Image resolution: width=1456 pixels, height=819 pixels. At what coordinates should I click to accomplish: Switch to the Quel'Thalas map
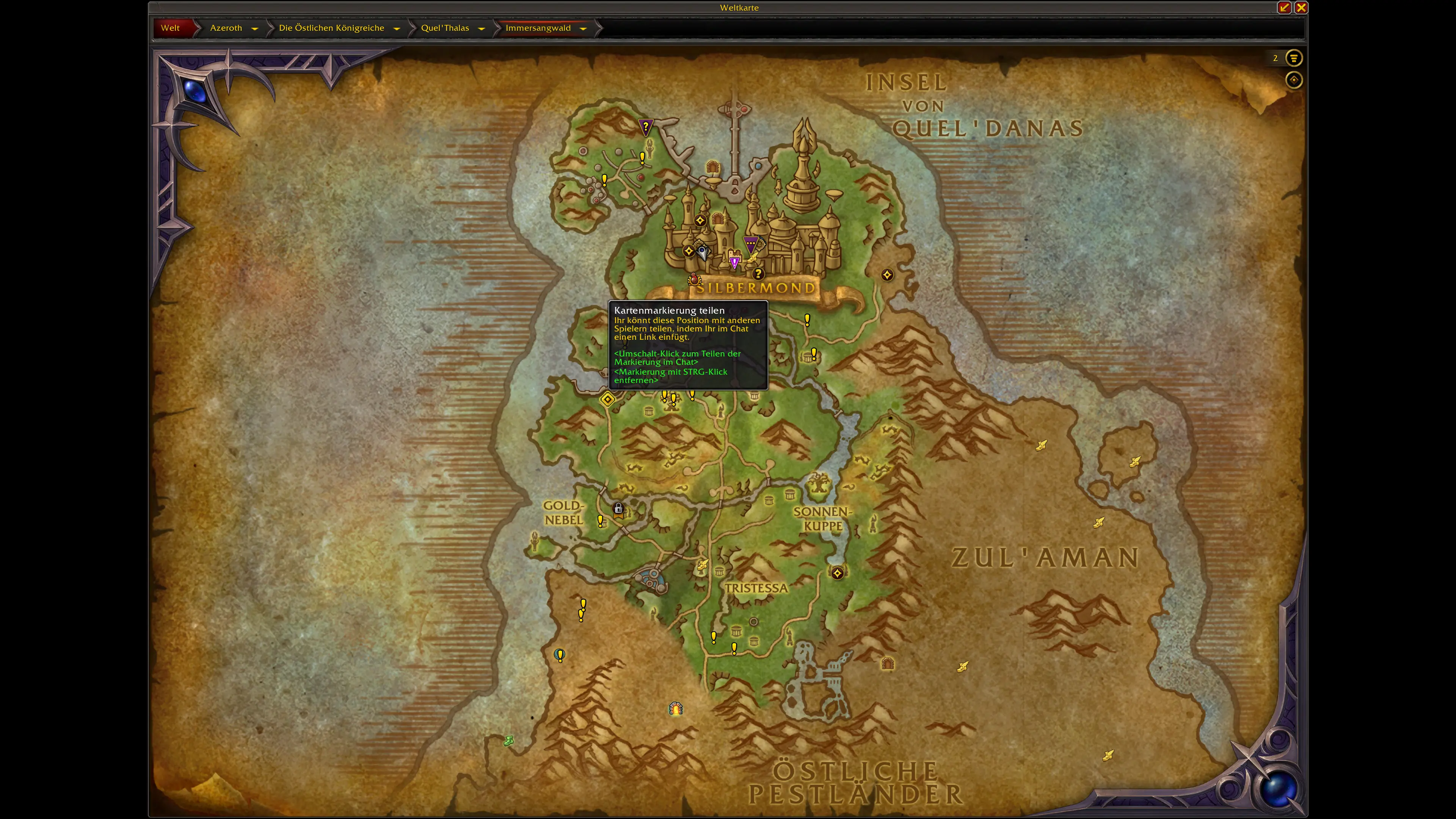tap(445, 28)
